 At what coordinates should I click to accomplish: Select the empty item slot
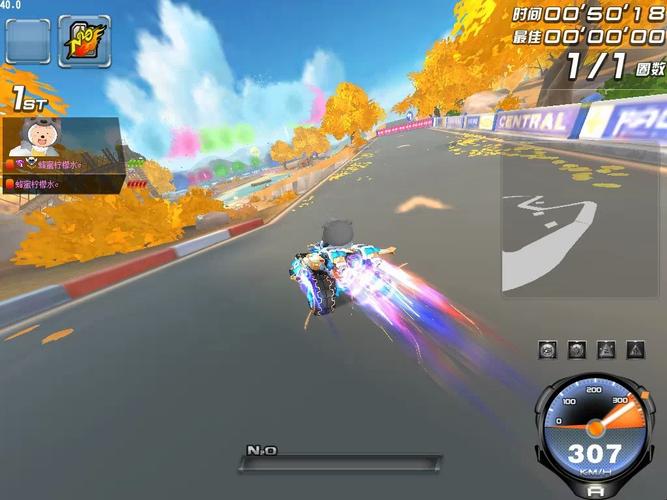[28, 41]
